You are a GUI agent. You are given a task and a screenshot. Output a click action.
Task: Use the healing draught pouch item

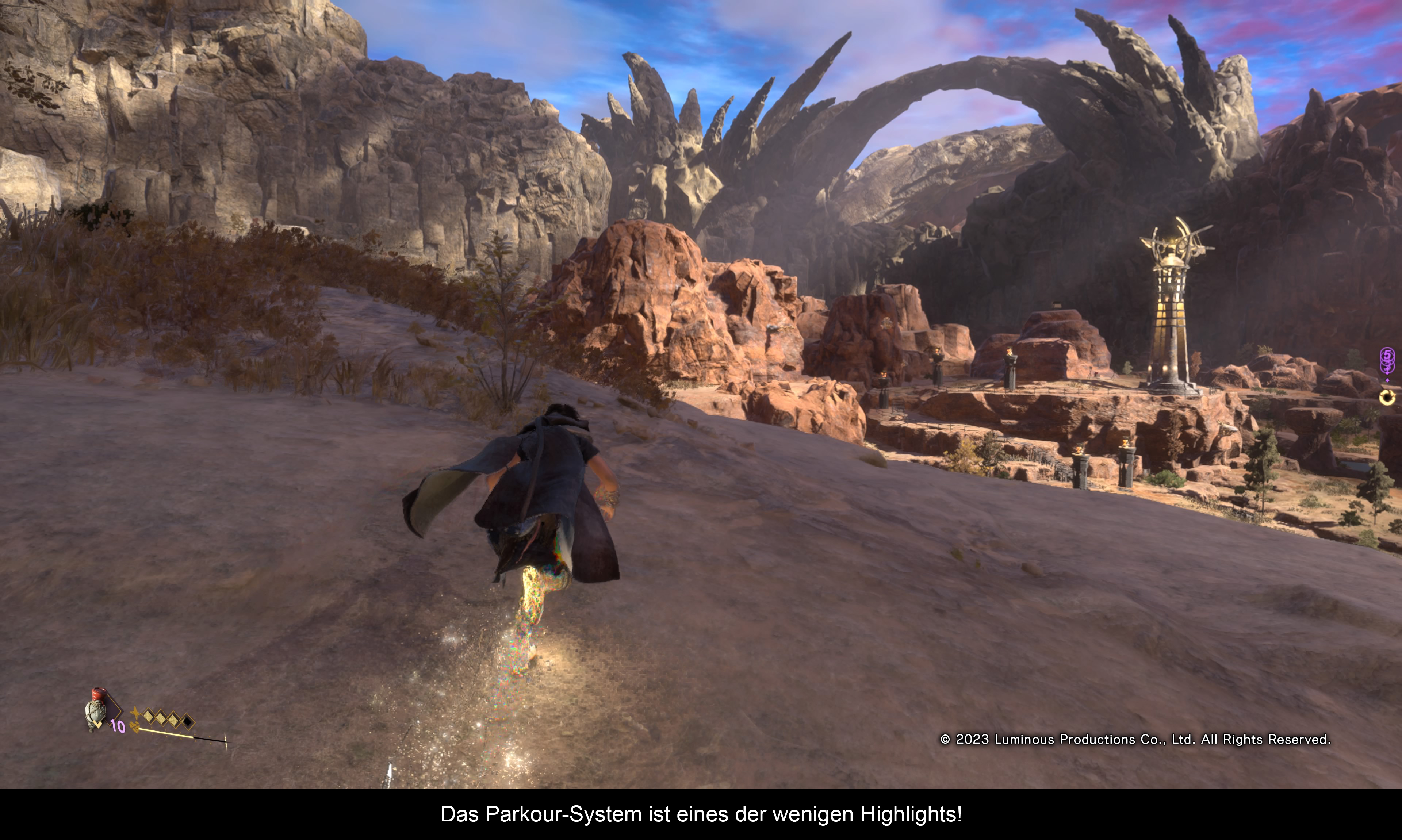96,710
